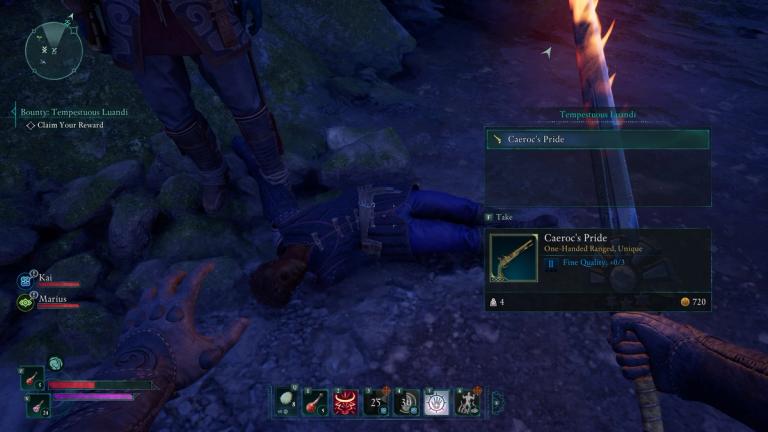Screen dimensions: 768x432
Task: Open the circular minimap
Action: 54,50
